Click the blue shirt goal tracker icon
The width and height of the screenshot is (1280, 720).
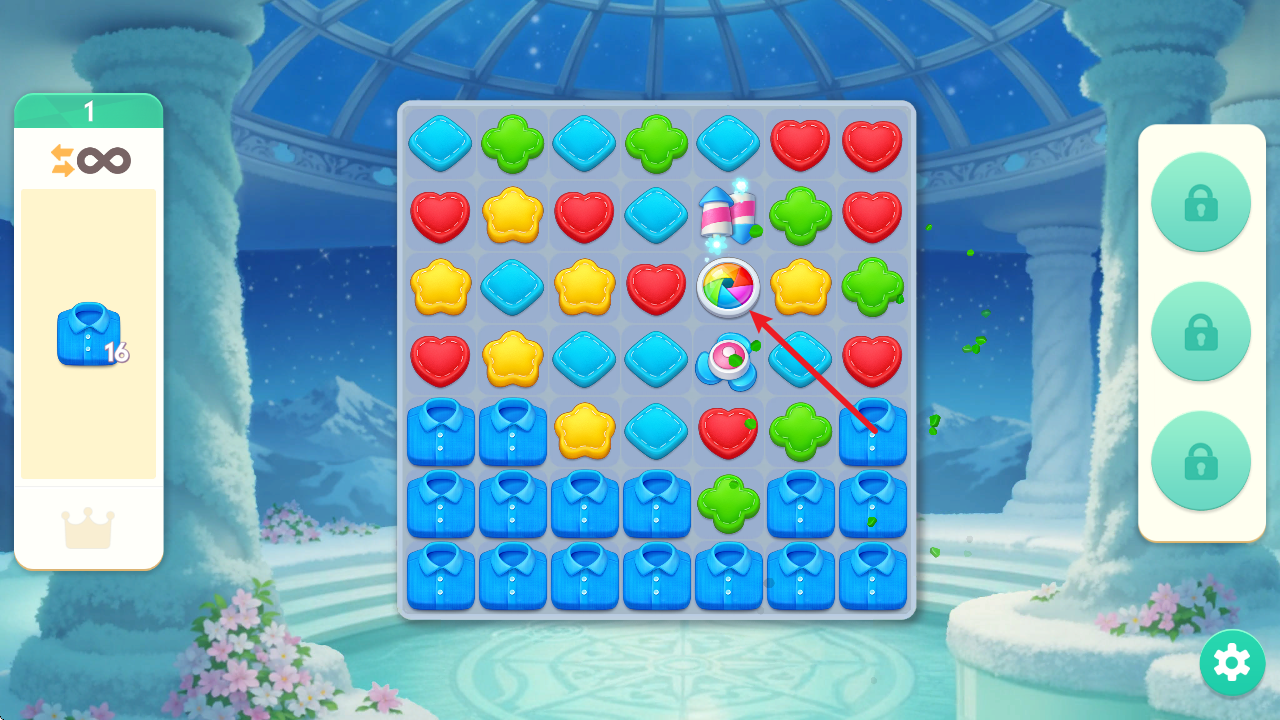[x=90, y=334]
